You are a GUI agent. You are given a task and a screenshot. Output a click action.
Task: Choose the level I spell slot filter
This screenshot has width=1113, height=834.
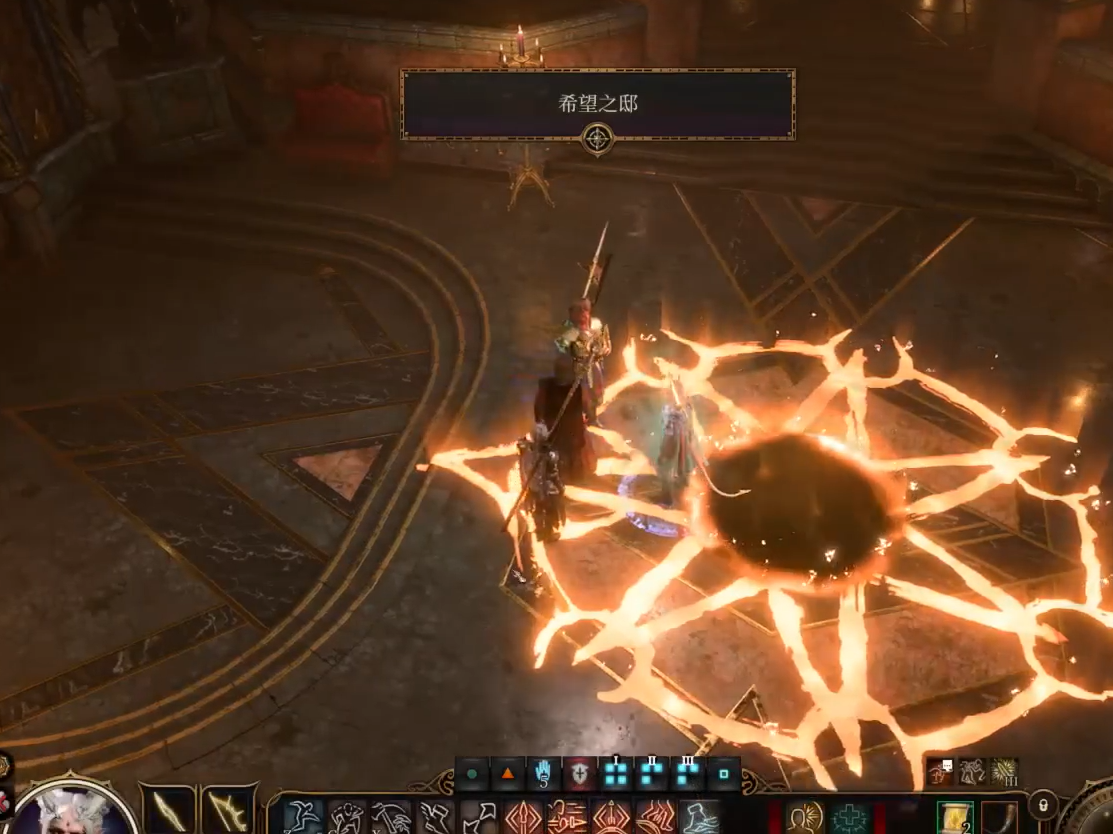point(616,774)
